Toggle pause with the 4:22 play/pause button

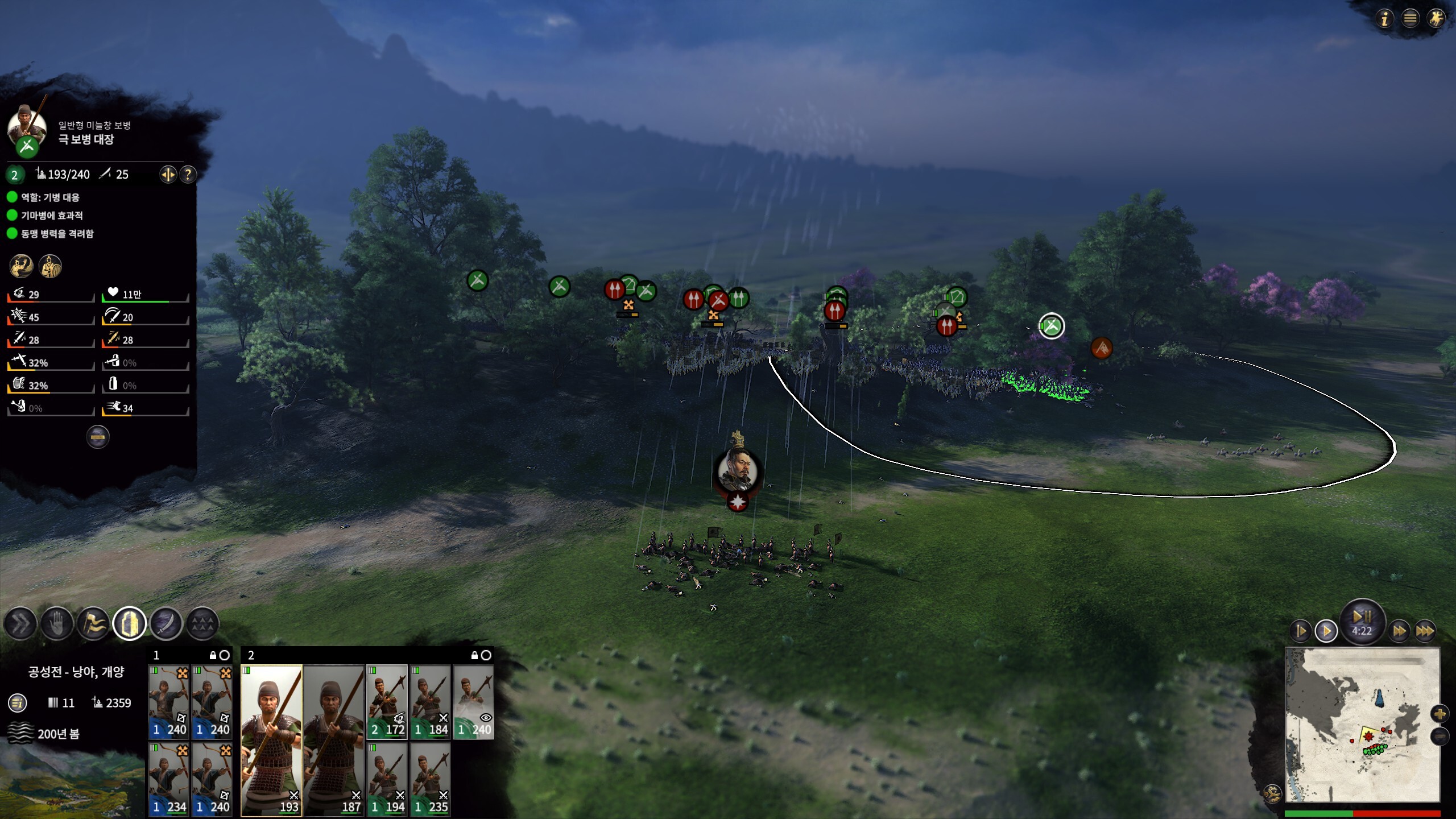click(1362, 621)
